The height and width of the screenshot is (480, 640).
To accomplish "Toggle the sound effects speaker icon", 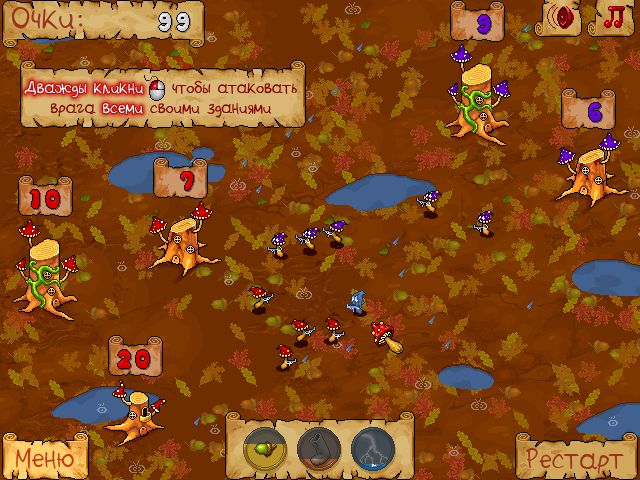I will 566,17.
